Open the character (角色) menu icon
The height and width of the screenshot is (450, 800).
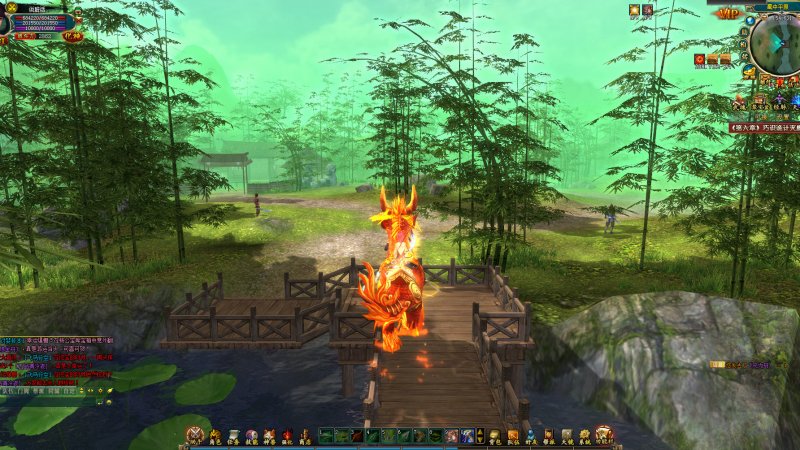click(x=215, y=436)
